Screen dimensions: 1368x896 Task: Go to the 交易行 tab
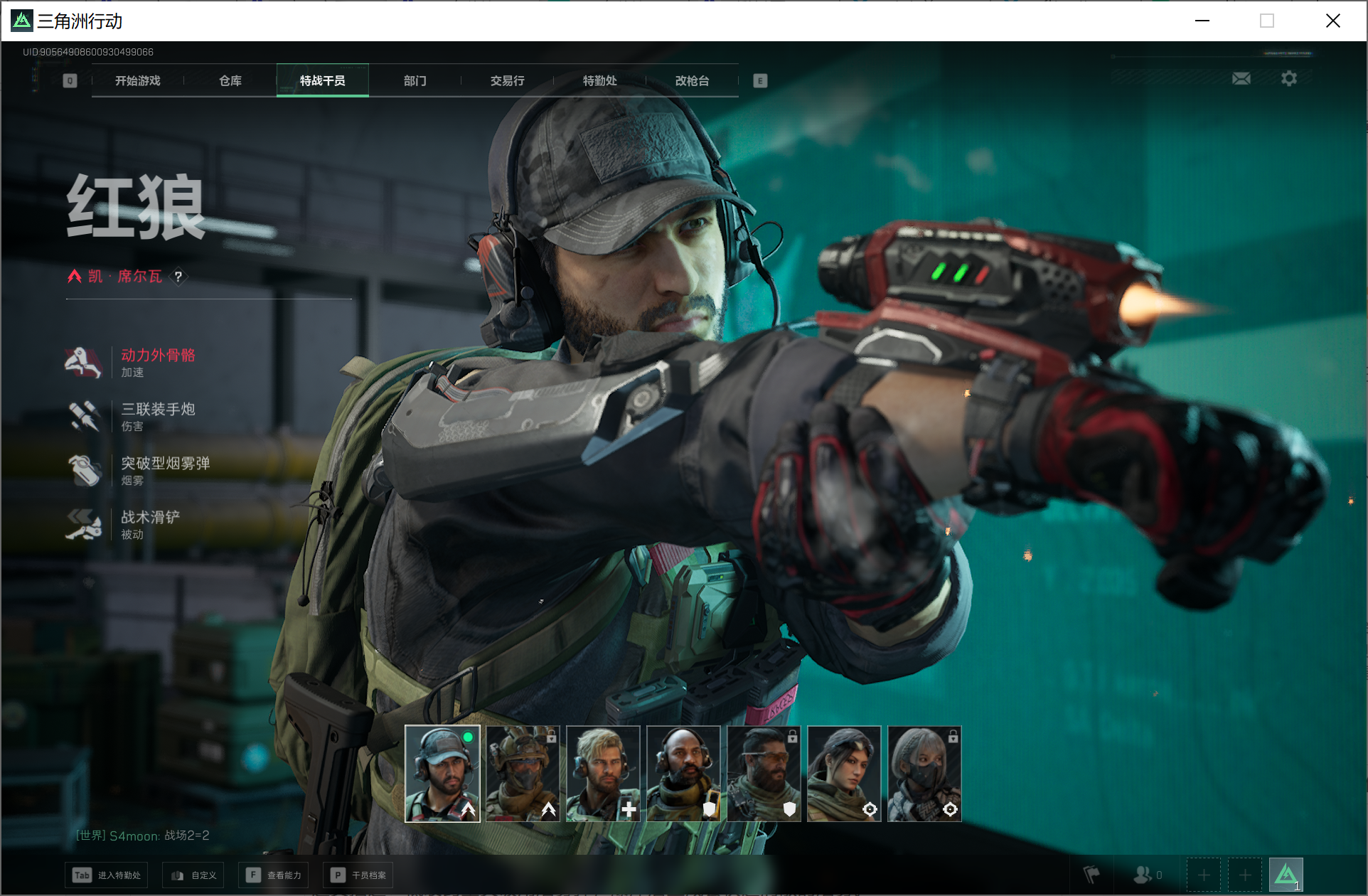click(508, 81)
